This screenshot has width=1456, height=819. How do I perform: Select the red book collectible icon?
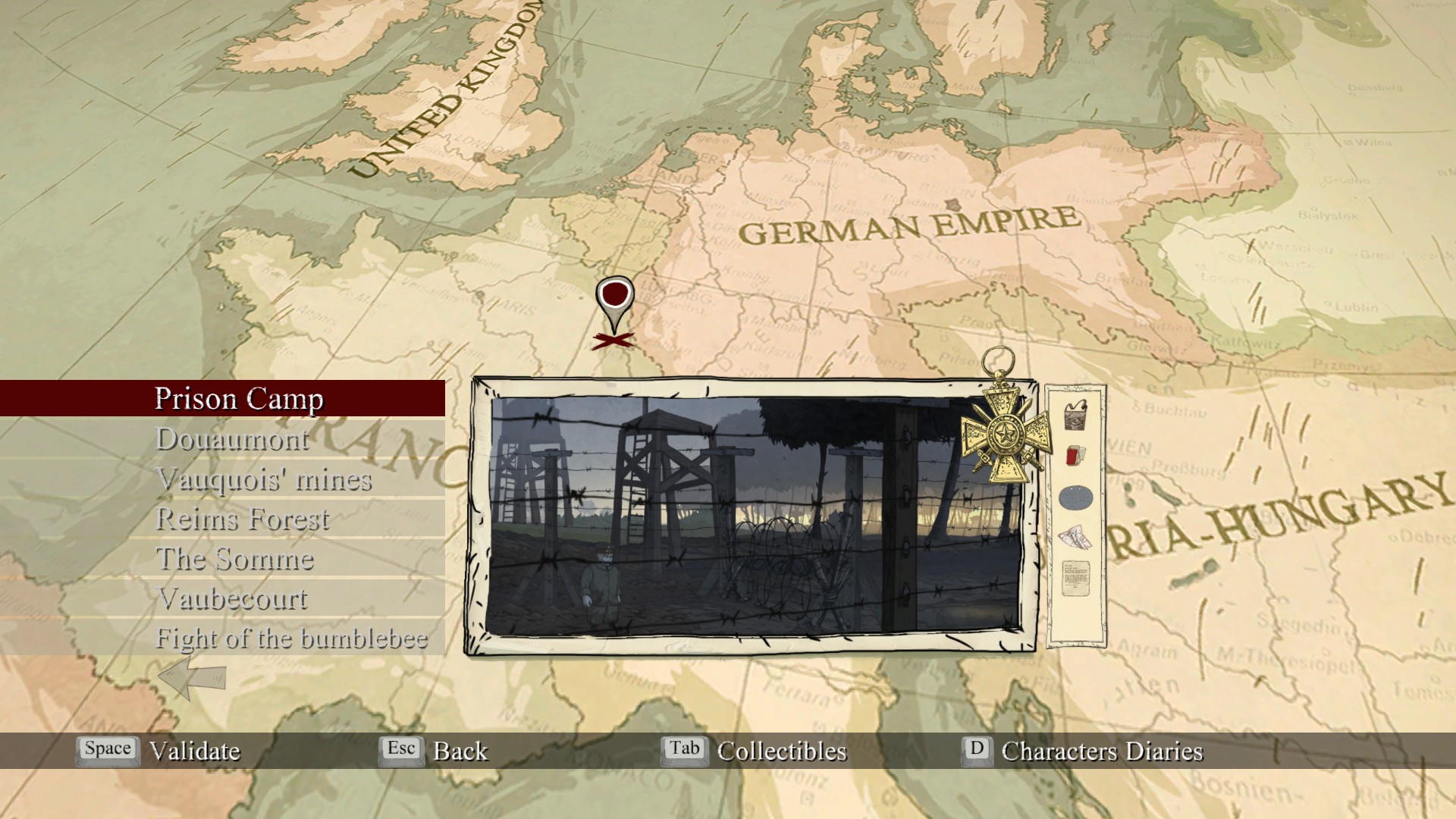tap(1074, 457)
